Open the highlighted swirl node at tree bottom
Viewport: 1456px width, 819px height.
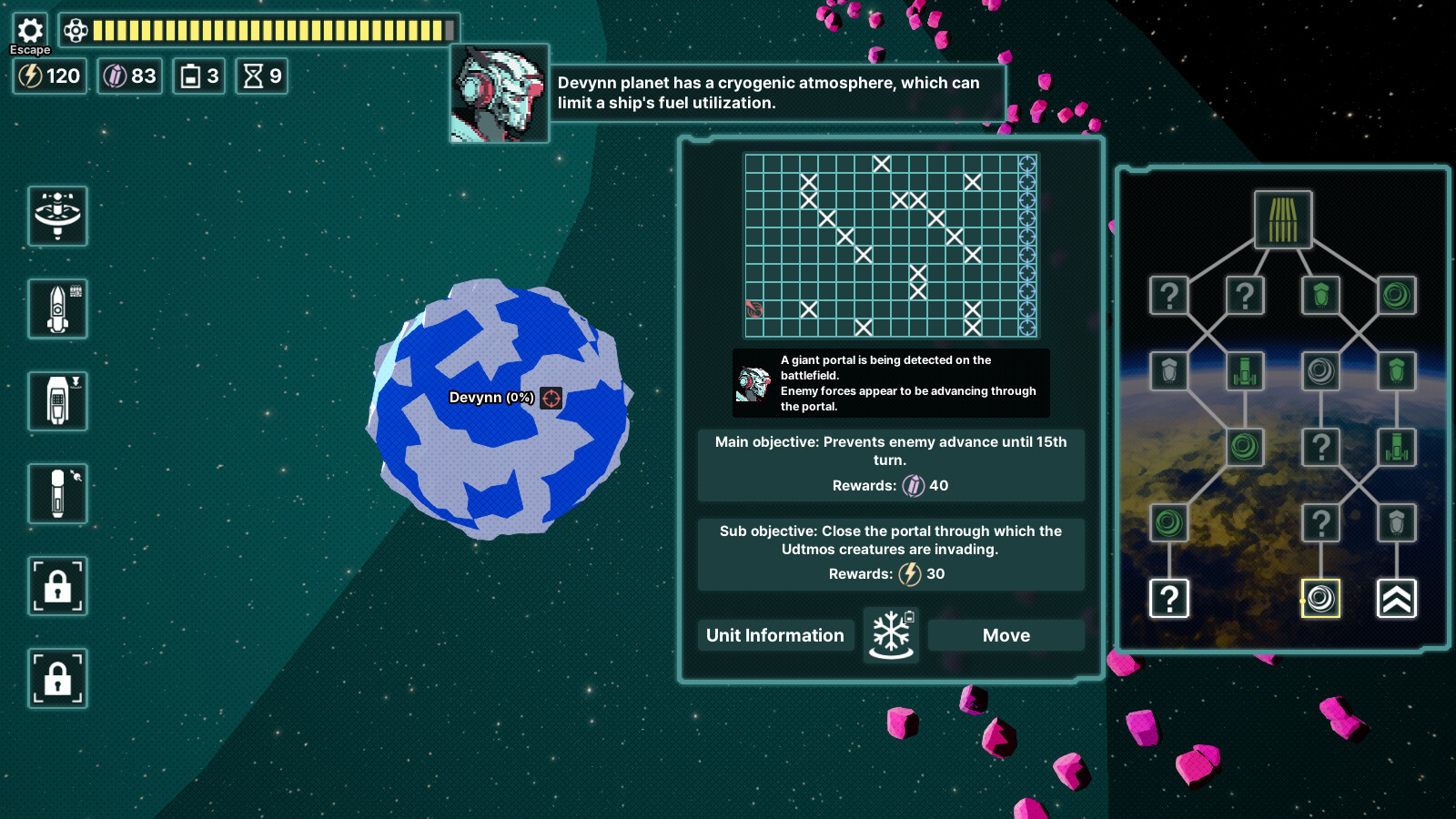click(1320, 599)
